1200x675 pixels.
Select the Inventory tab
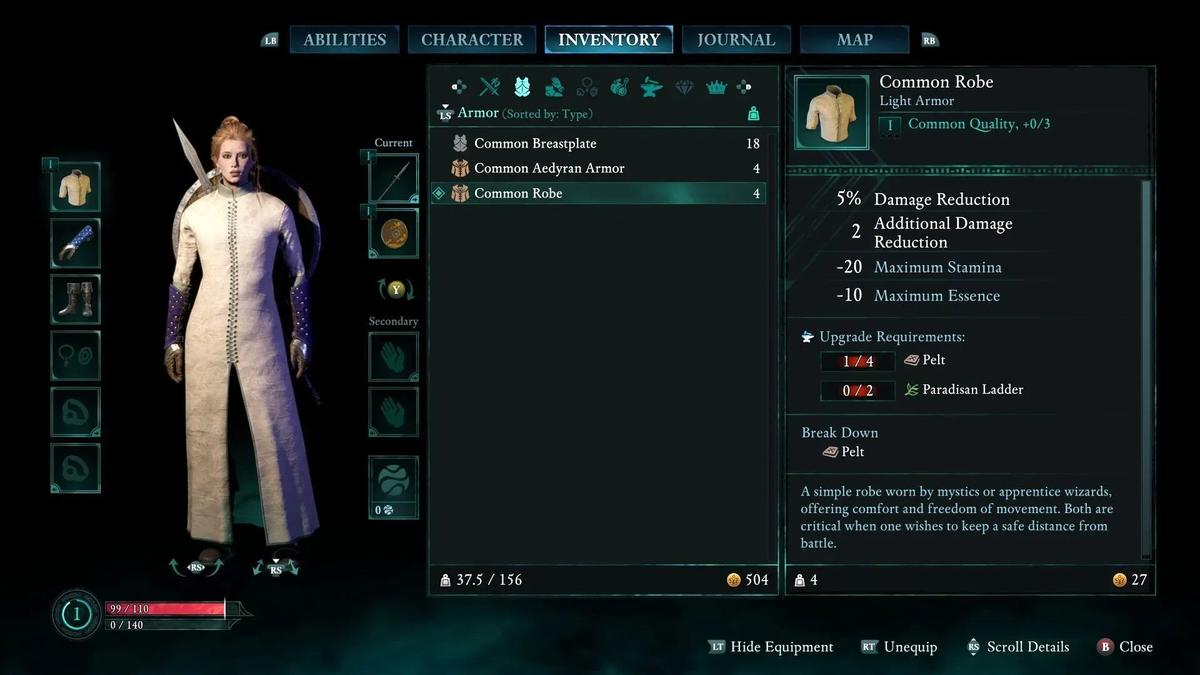[x=608, y=40]
